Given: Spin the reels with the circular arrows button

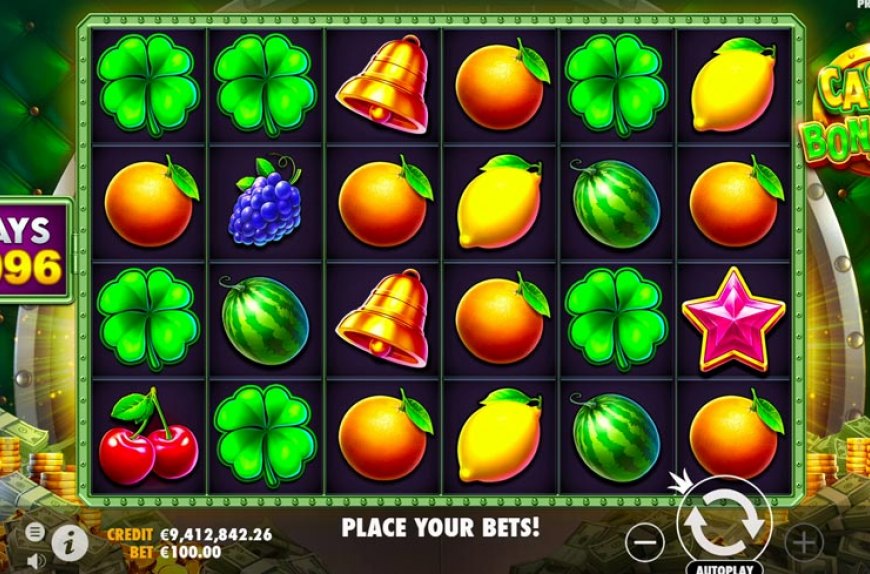Looking at the screenshot, I should click(724, 524).
